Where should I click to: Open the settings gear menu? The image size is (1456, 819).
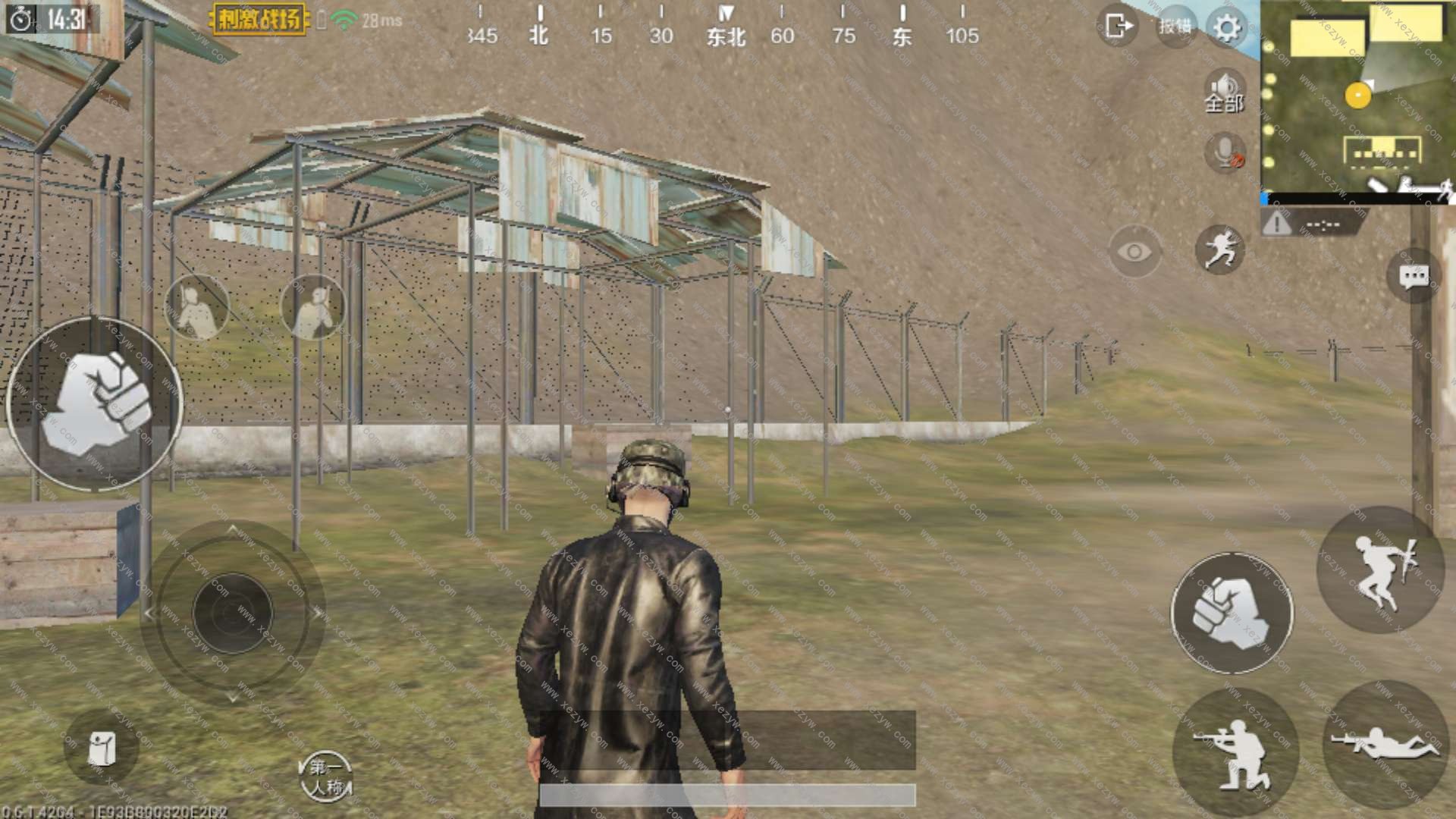(x=1227, y=28)
